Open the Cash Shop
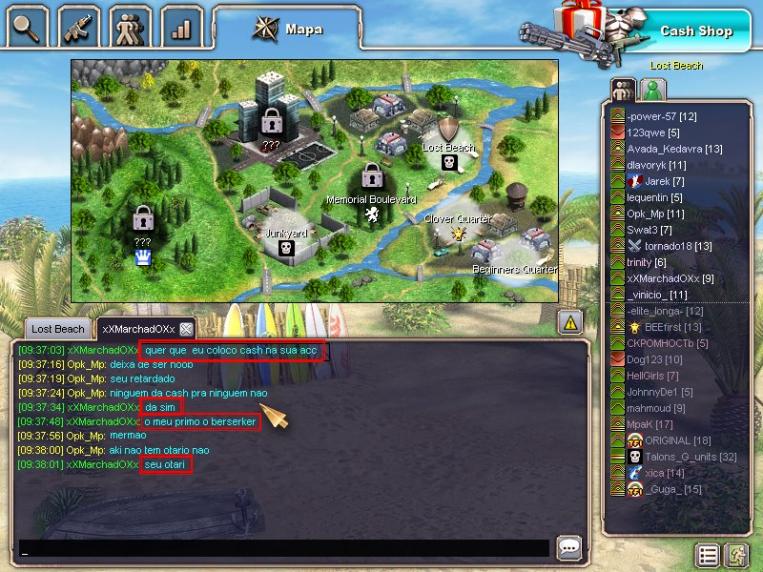Screen dimensions: 763x572 coord(696,31)
